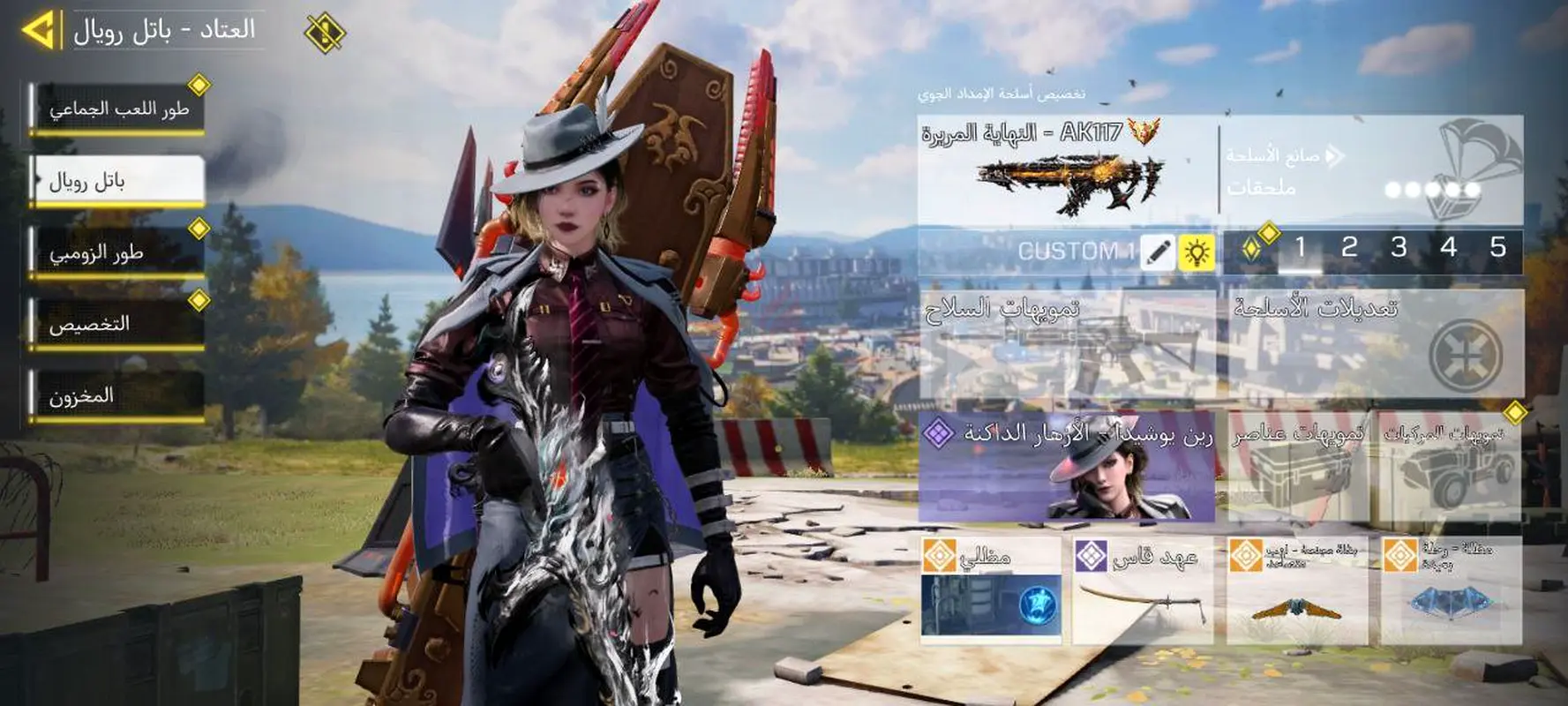Open the vehicle camouflage tile
The width and height of the screenshot is (1568, 706).
1450,467
